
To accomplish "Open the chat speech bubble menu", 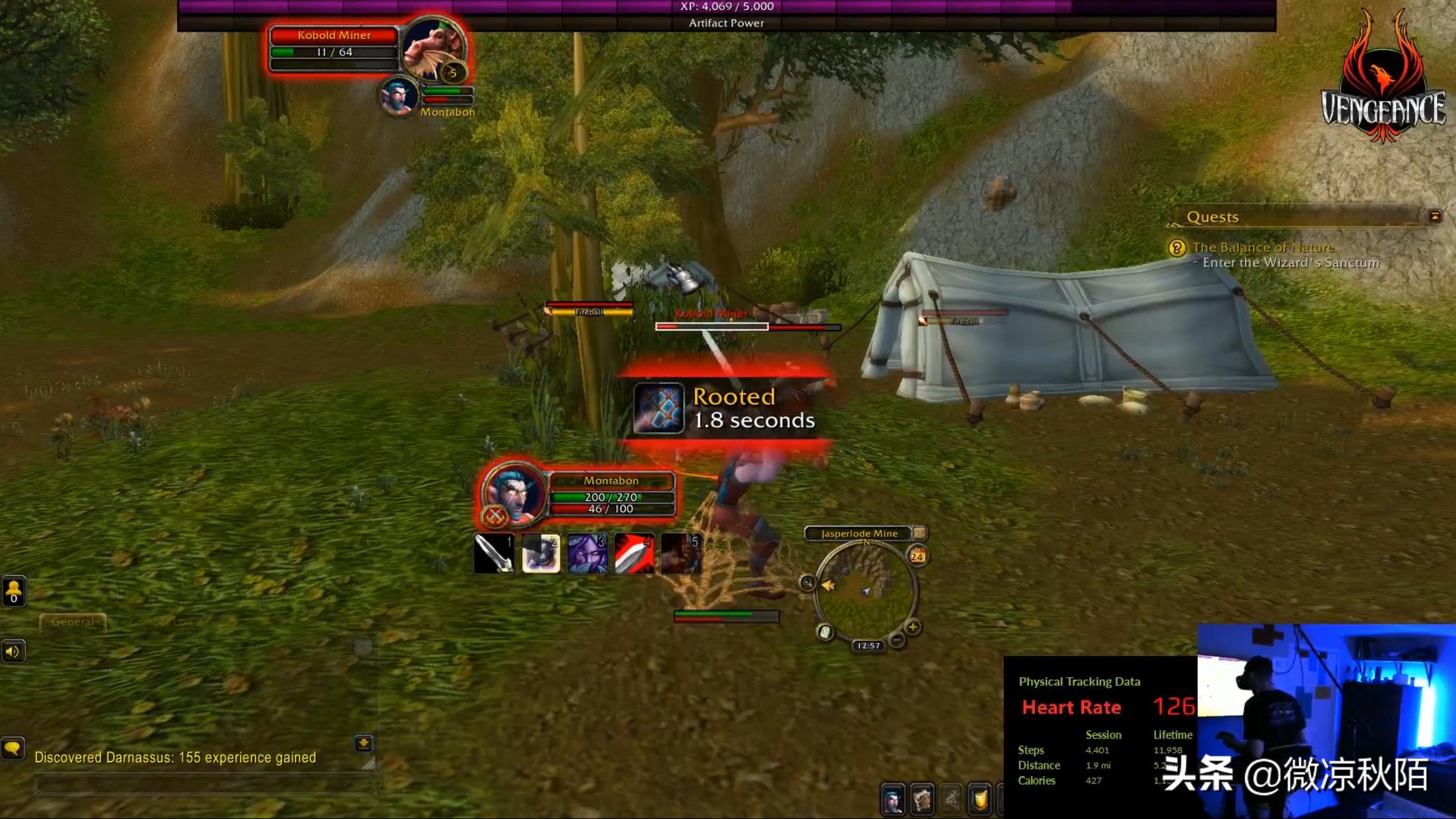I will pyautogui.click(x=13, y=748).
